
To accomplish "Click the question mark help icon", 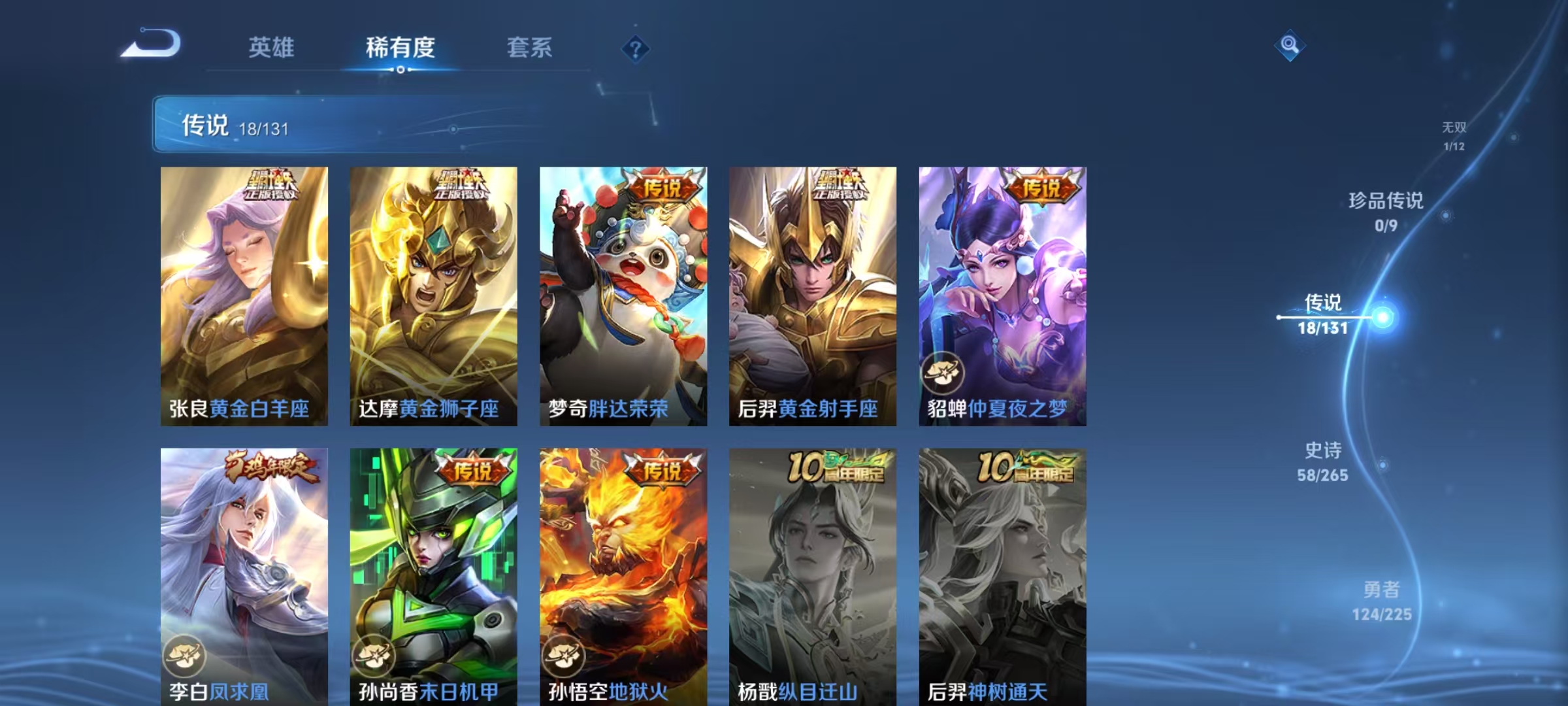I will point(634,49).
